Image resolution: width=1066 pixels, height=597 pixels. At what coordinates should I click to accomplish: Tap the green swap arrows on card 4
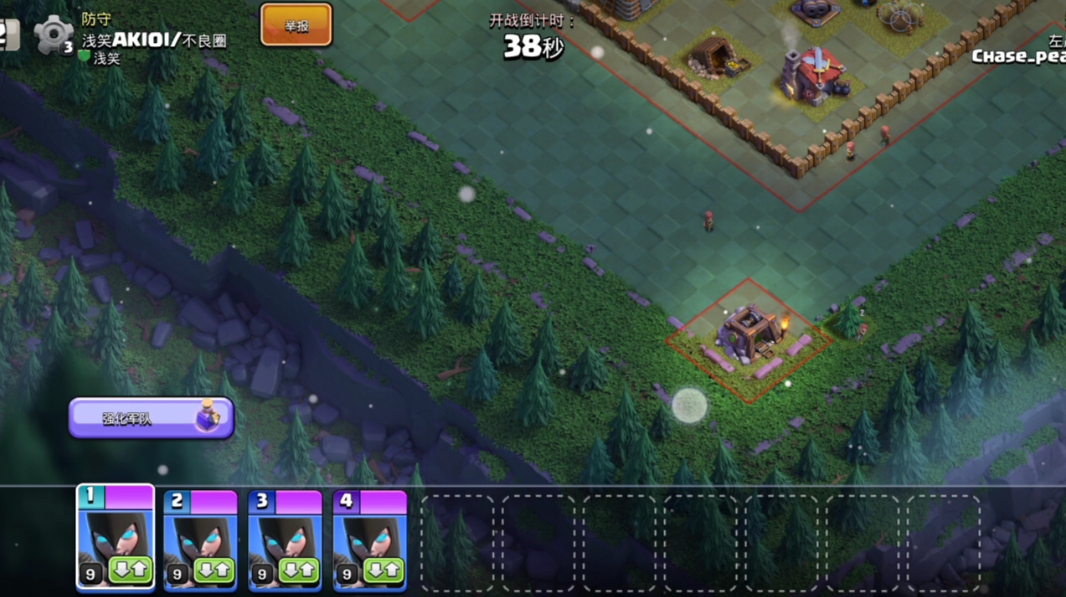point(383,571)
